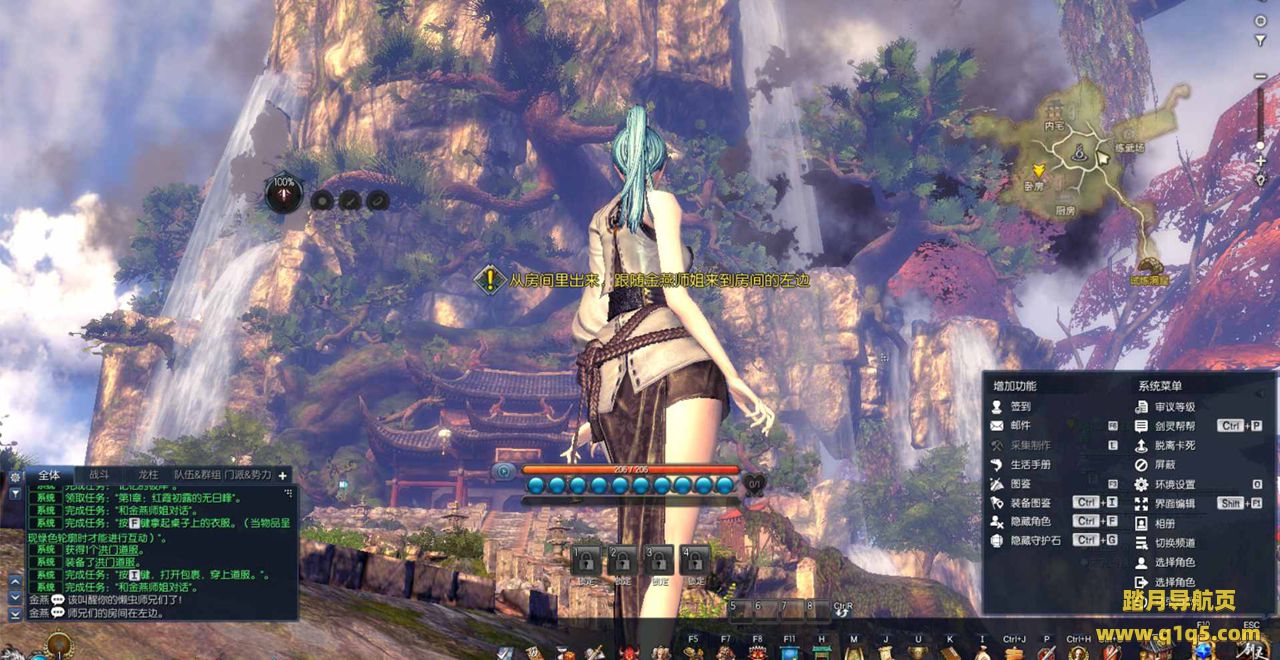Viewport: 1280px width, 660px height.
Task: Open 剑灵帮帮 help entry
Action: tap(1174, 426)
